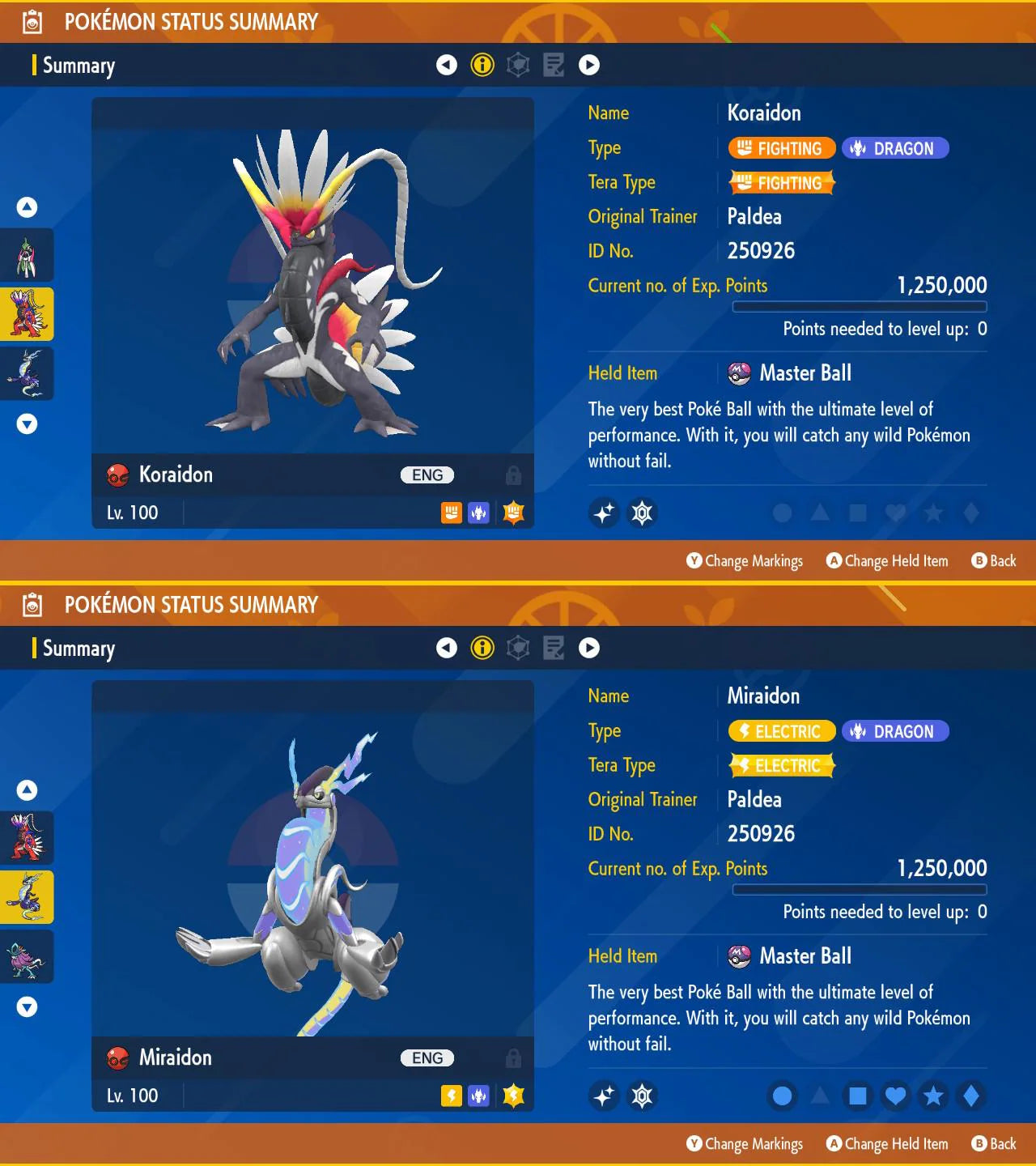Toggle the star marking on Miraidon

click(x=933, y=1096)
